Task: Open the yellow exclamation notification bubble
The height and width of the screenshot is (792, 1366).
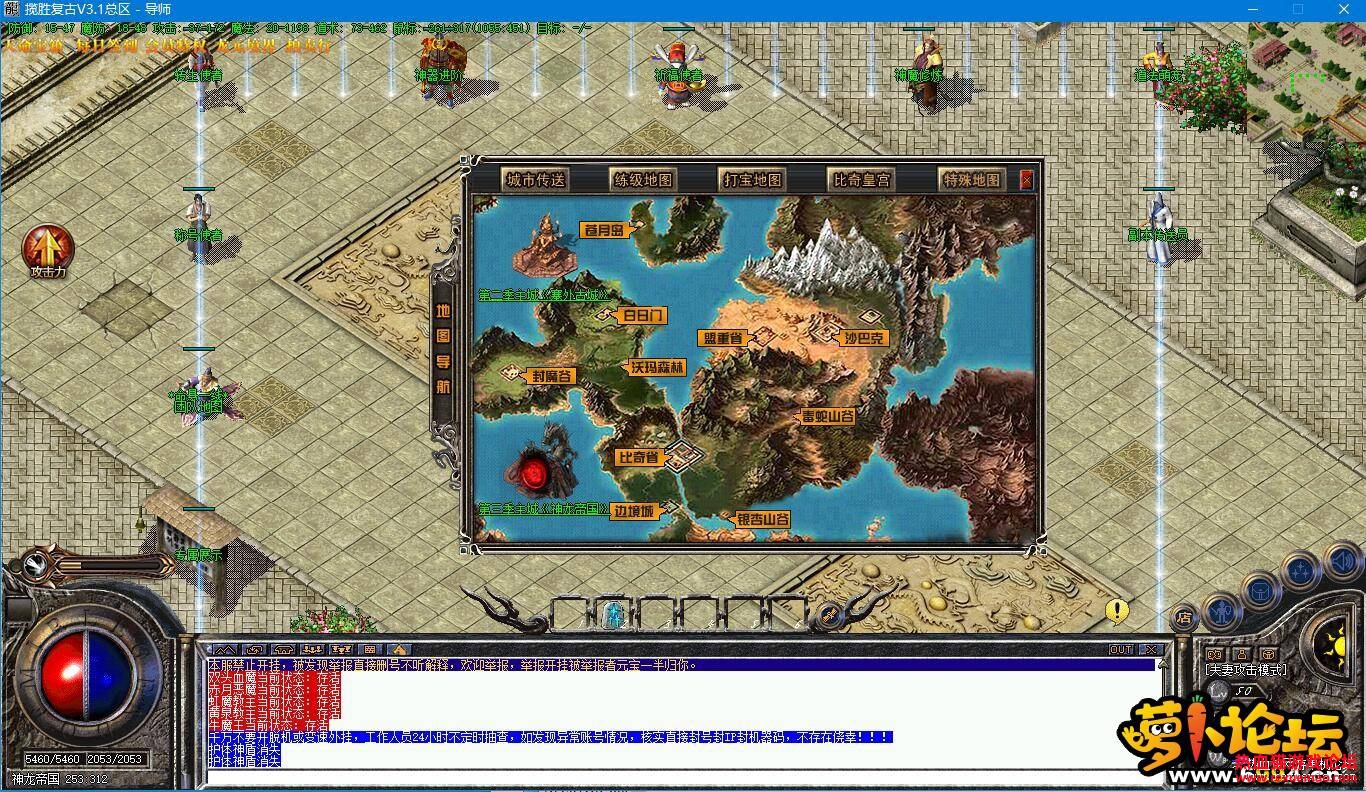Action: (x=1117, y=610)
